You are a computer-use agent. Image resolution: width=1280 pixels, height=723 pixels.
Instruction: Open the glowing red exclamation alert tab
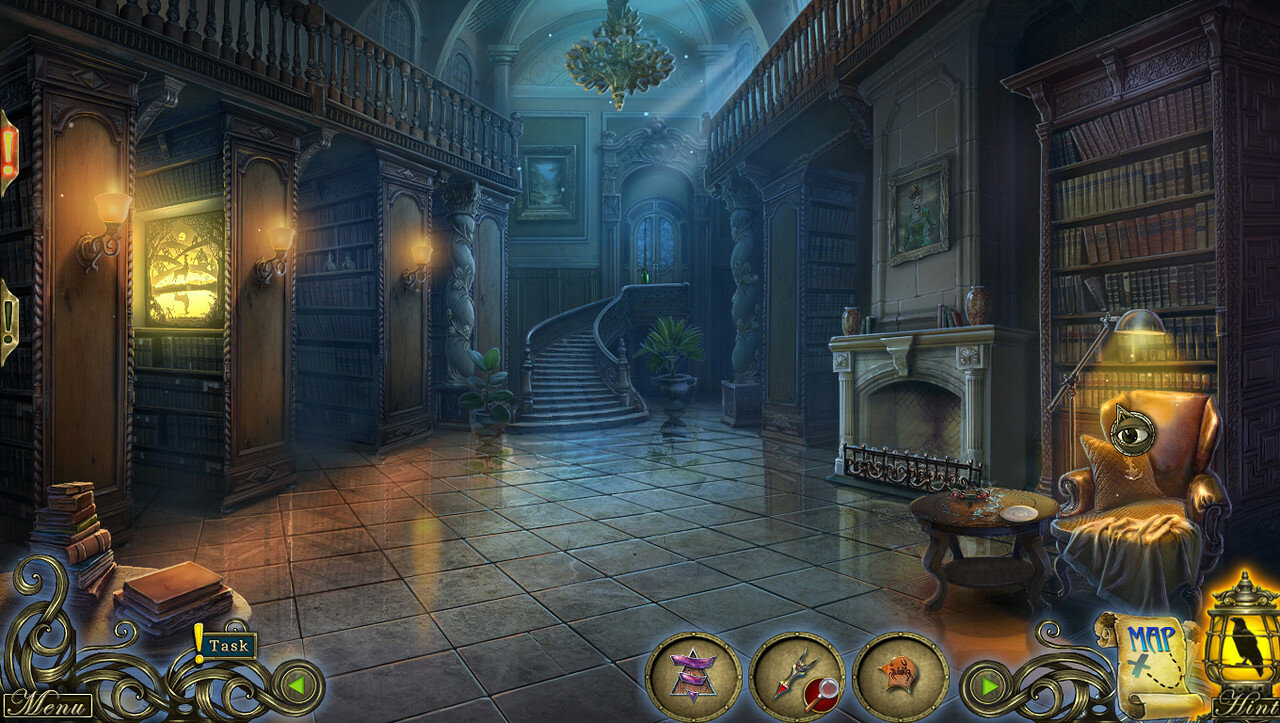point(8,152)
